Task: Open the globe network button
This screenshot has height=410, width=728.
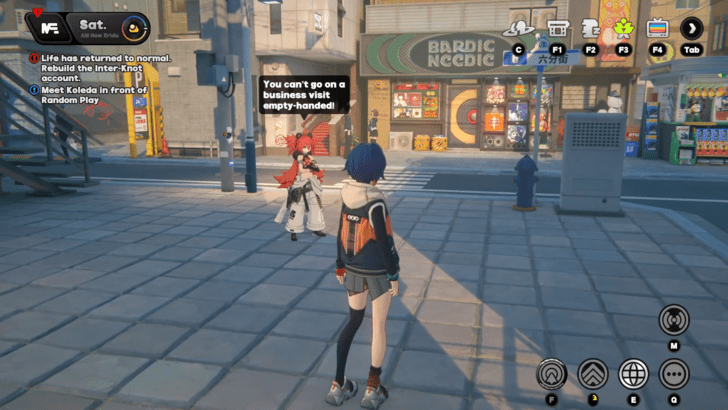Action: click(x=633, y=374)
